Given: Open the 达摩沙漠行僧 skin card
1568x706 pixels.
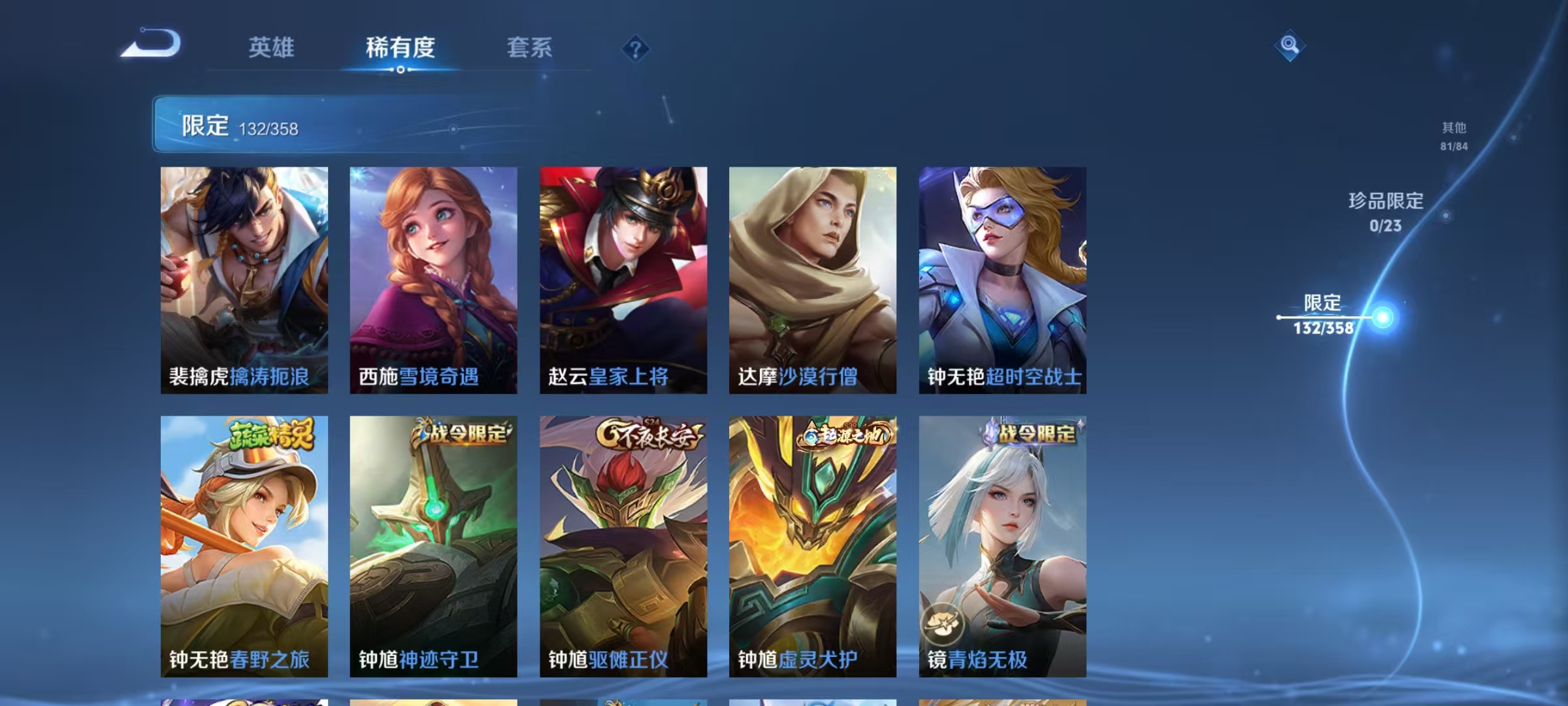Looking at the screenshot, I should pos(812,281).
